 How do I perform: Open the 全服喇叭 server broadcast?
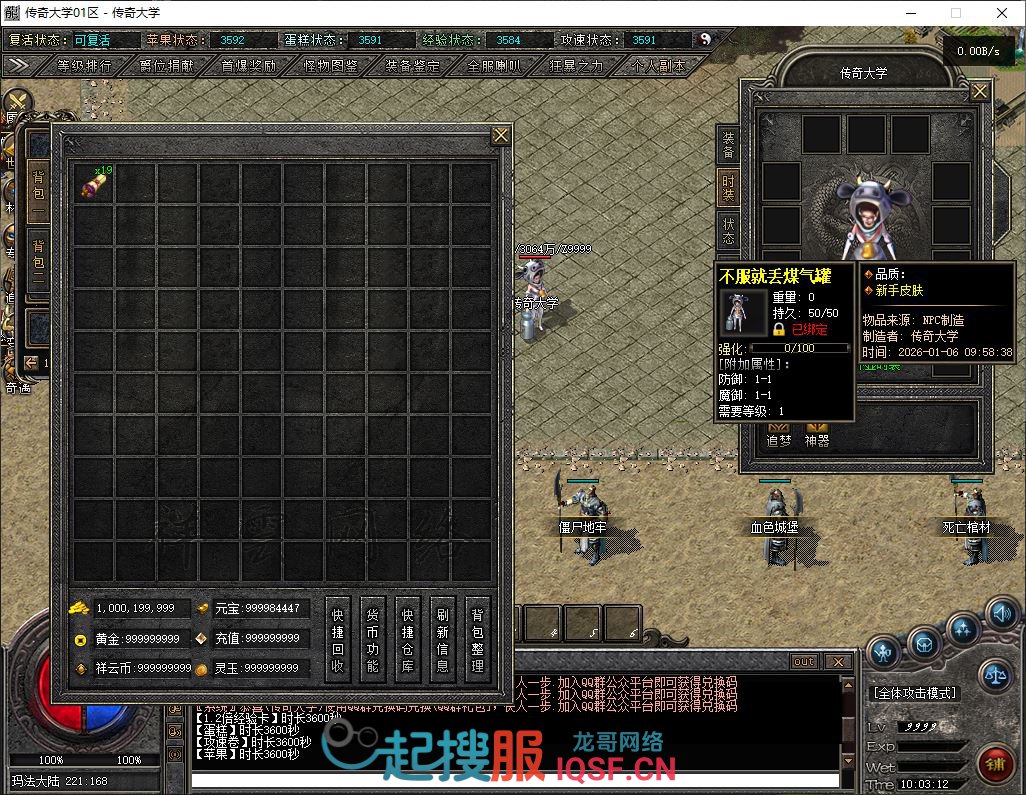coord(494,66)
